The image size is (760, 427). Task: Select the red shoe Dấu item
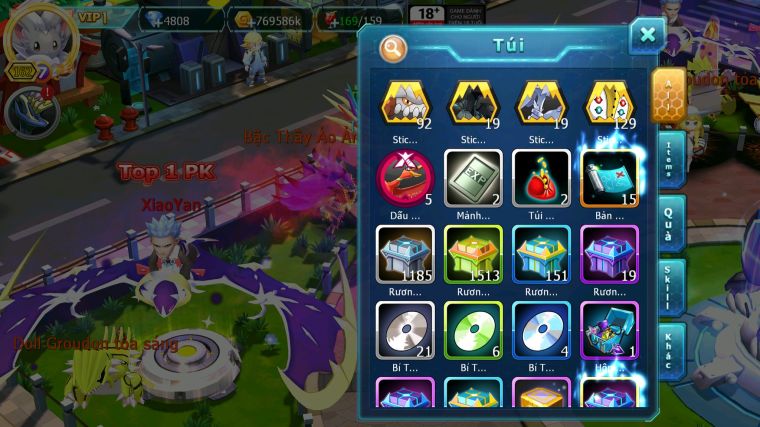406,173
